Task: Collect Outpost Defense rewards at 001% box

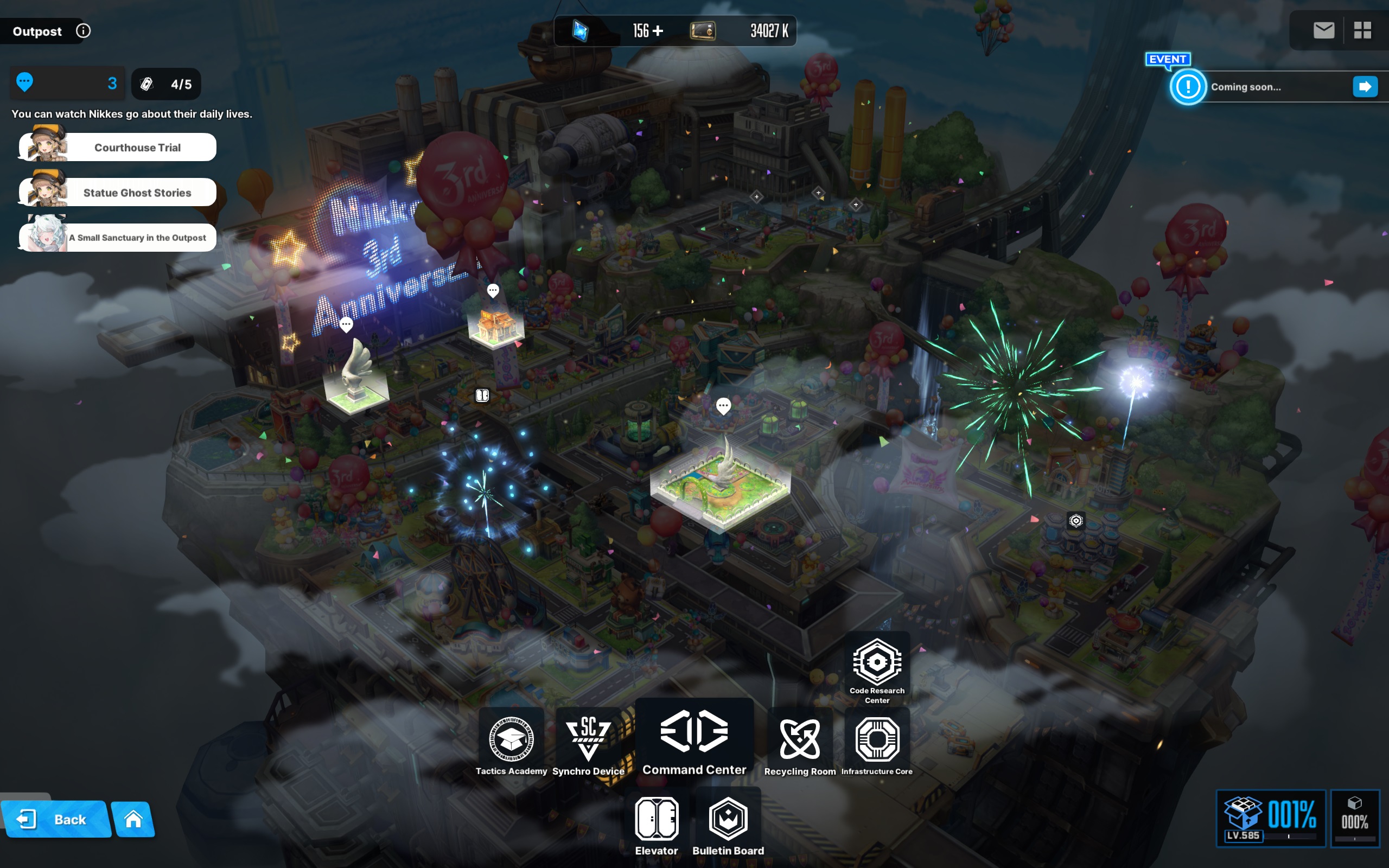Action: (1270, 818)
